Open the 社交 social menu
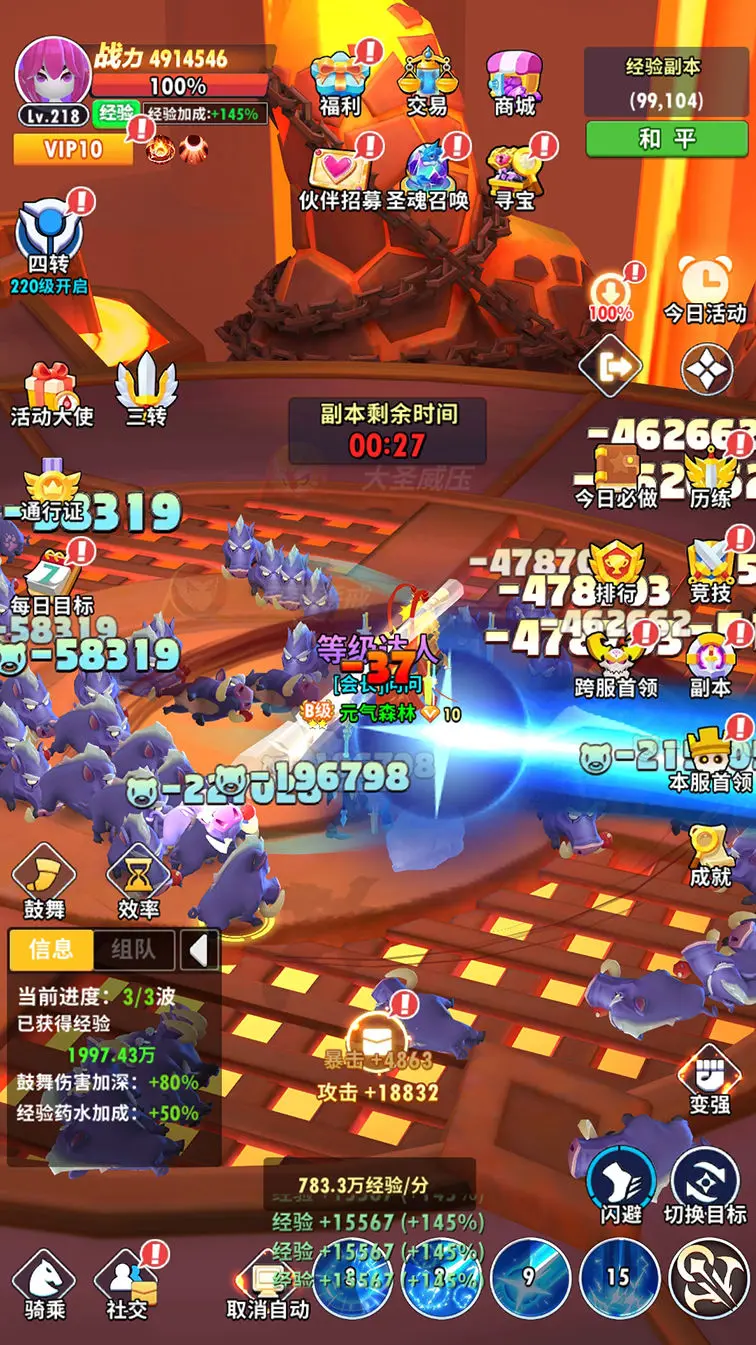Screen dimensions: 756x1345 pyautogui.click(x=127, y=1288)
